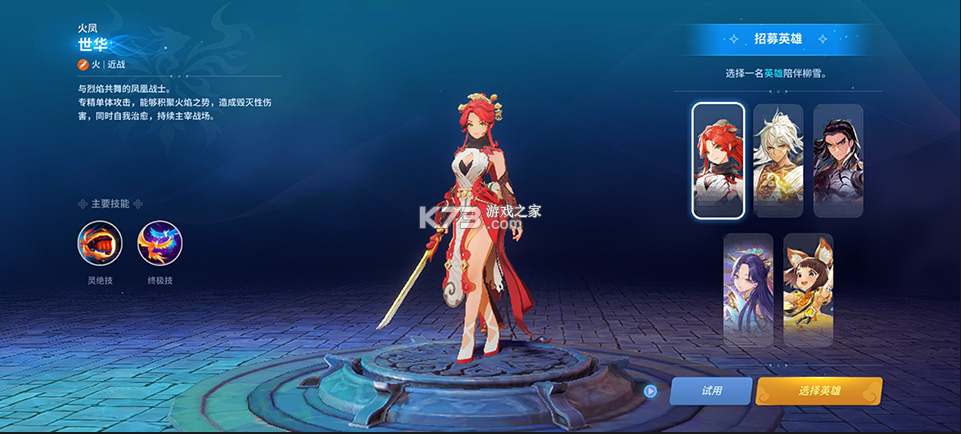Screen dimensions: 961x434
Task: Select the red-haired hero portrait card
Action: (717, 160)
